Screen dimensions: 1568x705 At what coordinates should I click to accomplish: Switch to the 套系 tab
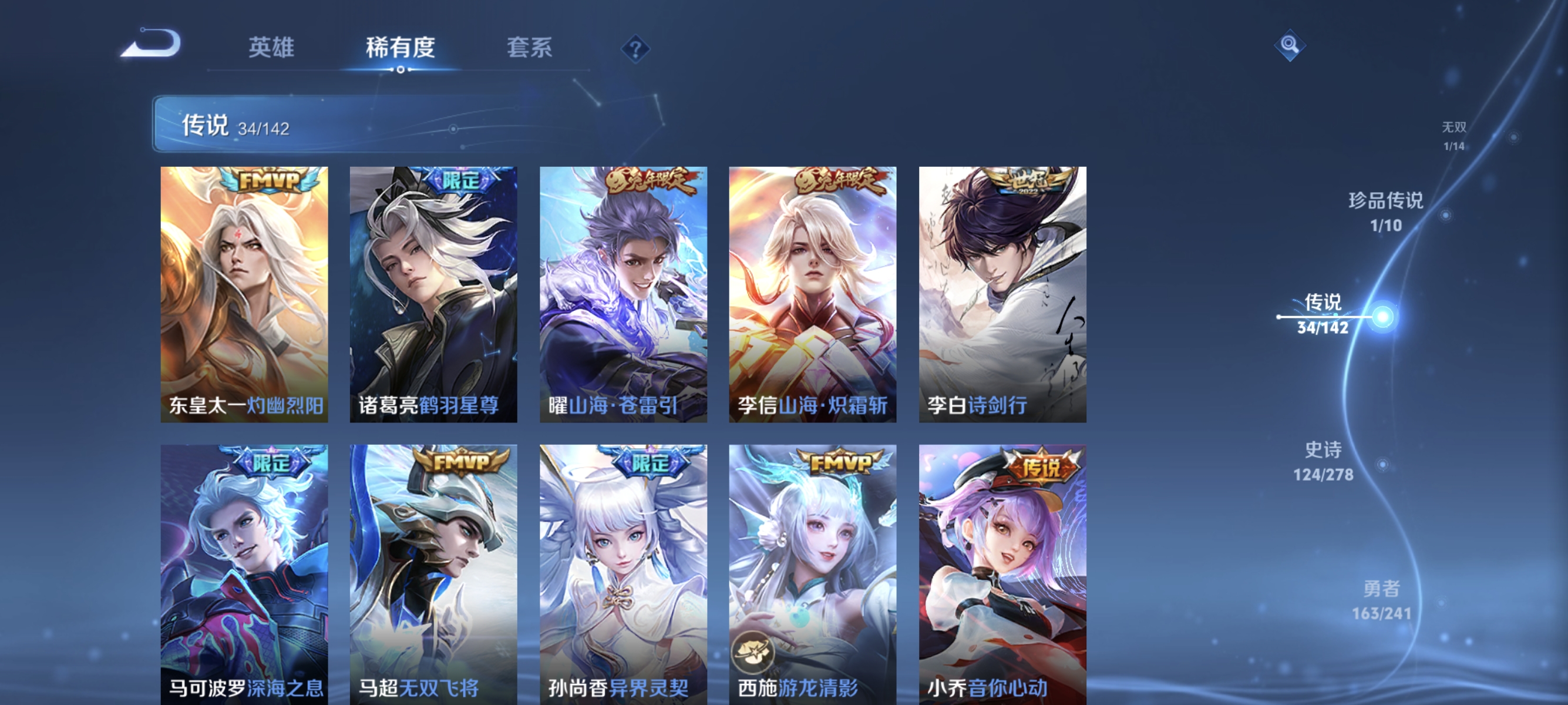[x=530, y=48]
